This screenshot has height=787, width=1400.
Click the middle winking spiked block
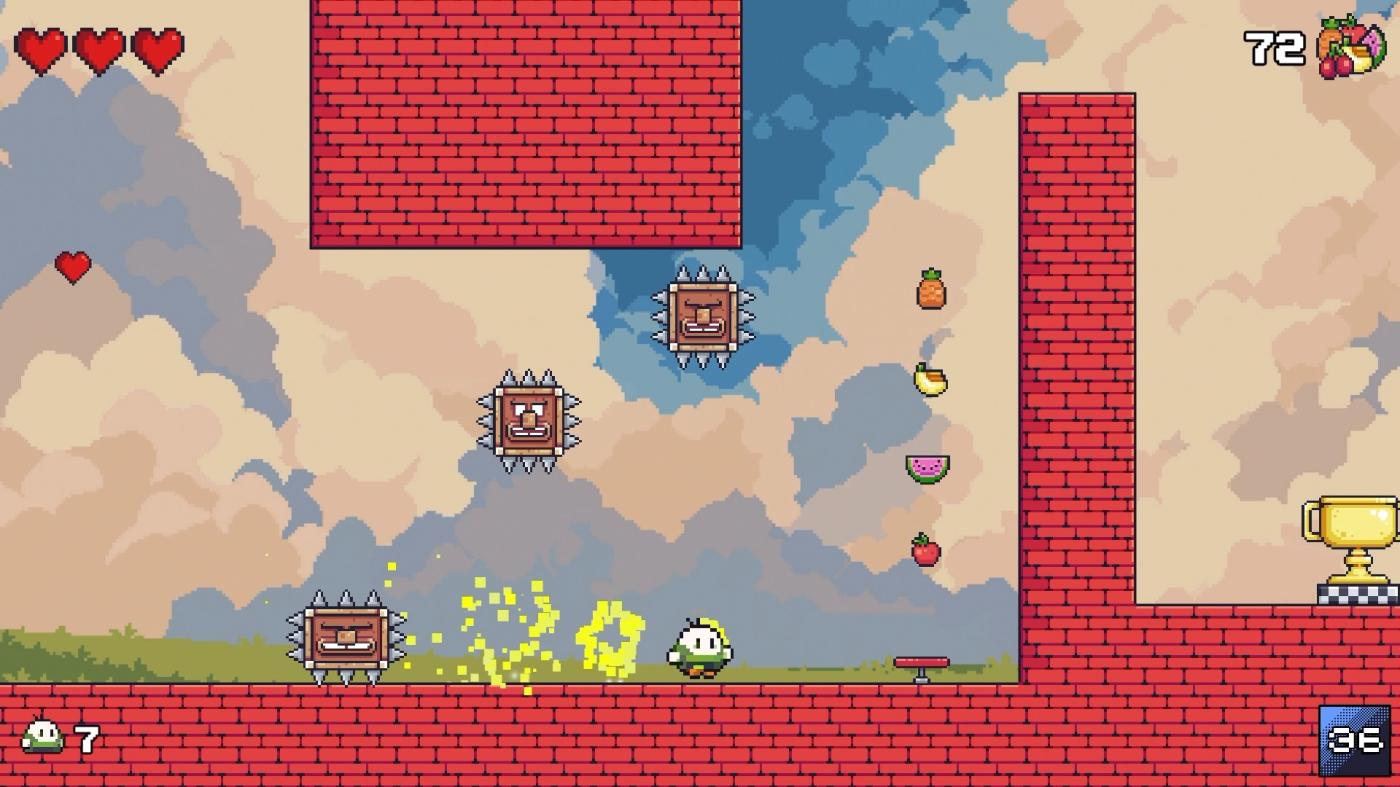tap(528, 420)
